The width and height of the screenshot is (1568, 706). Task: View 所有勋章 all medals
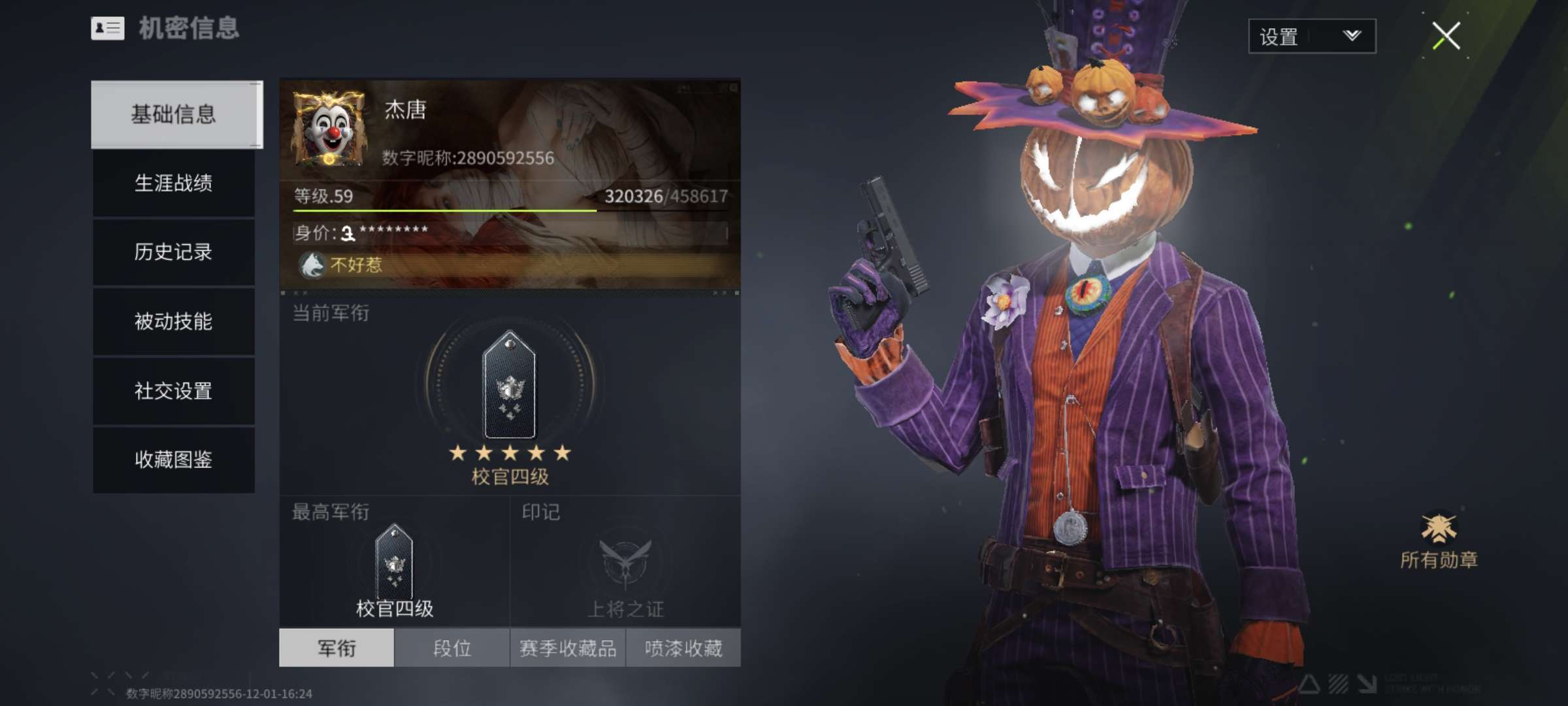point(1439,539)
